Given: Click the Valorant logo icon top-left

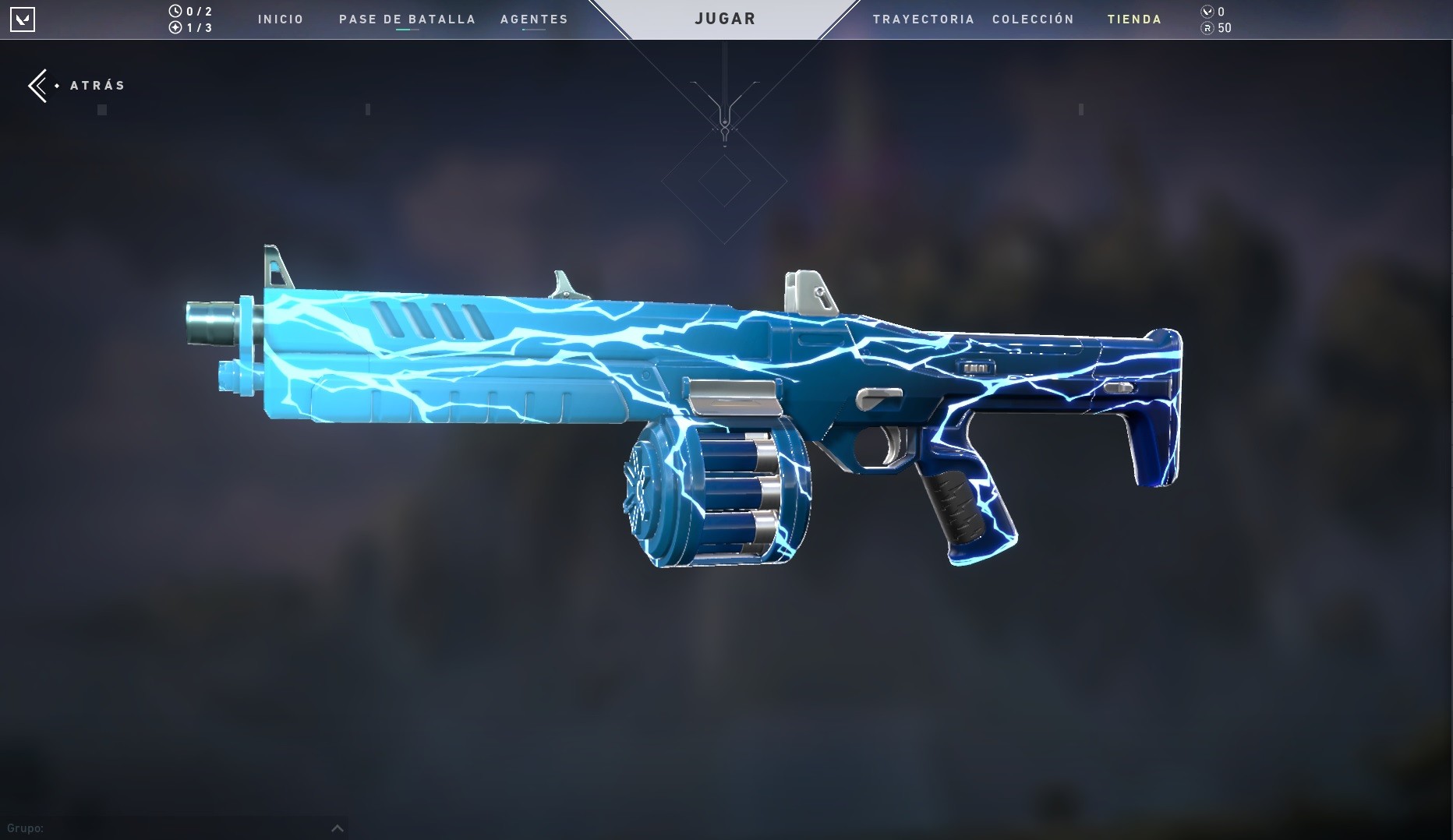Looking at the screenshot, I should tap(24, 19).
